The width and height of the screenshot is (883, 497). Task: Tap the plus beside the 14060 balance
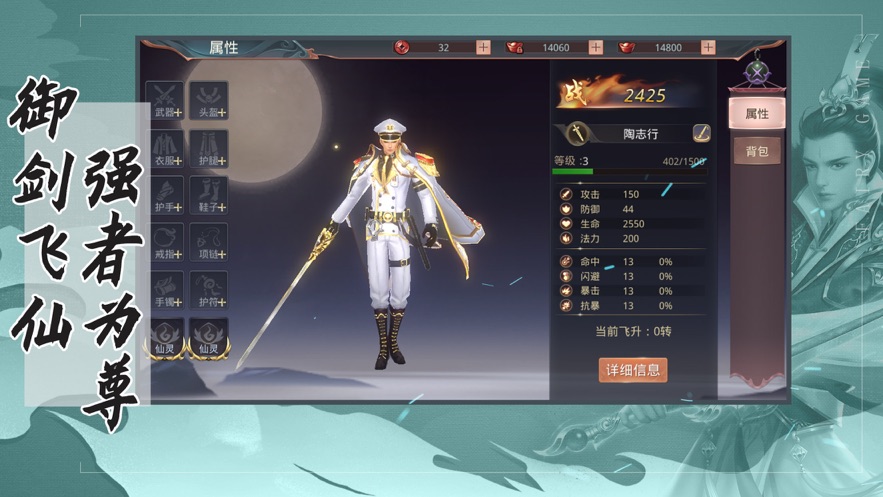pos(596,47)
